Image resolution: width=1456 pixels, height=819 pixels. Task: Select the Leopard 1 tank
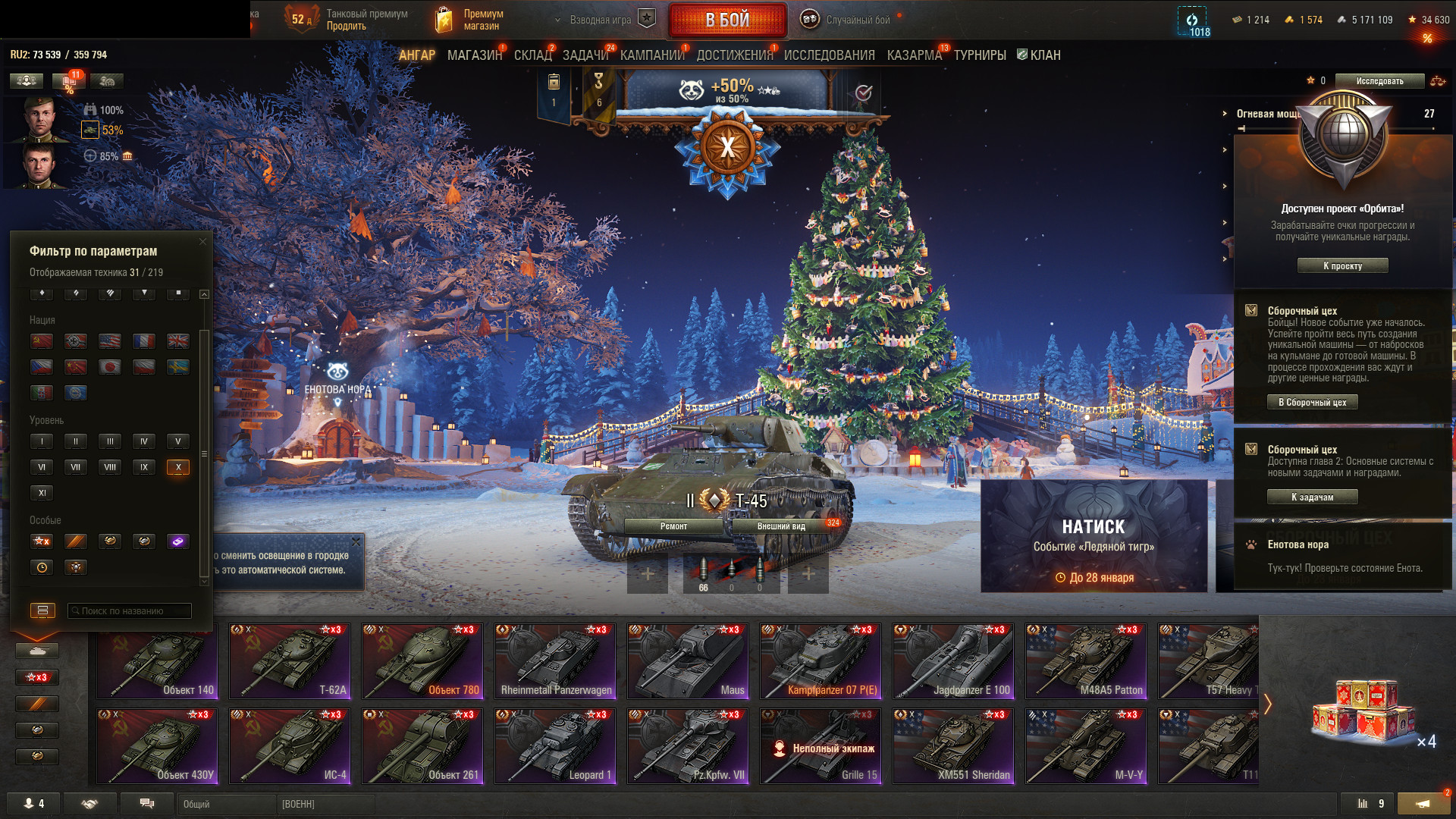pyautogui.click(x=555, y=745)
